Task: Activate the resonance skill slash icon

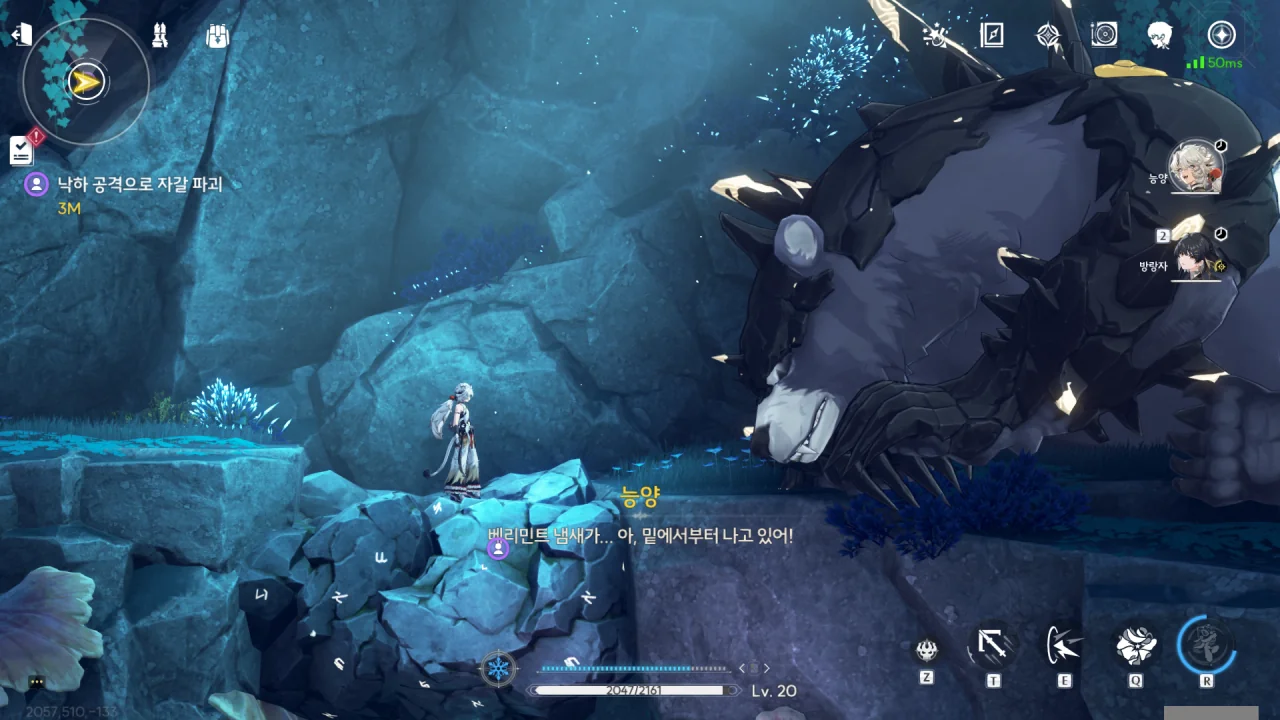Action: (x=1064, y=646)
